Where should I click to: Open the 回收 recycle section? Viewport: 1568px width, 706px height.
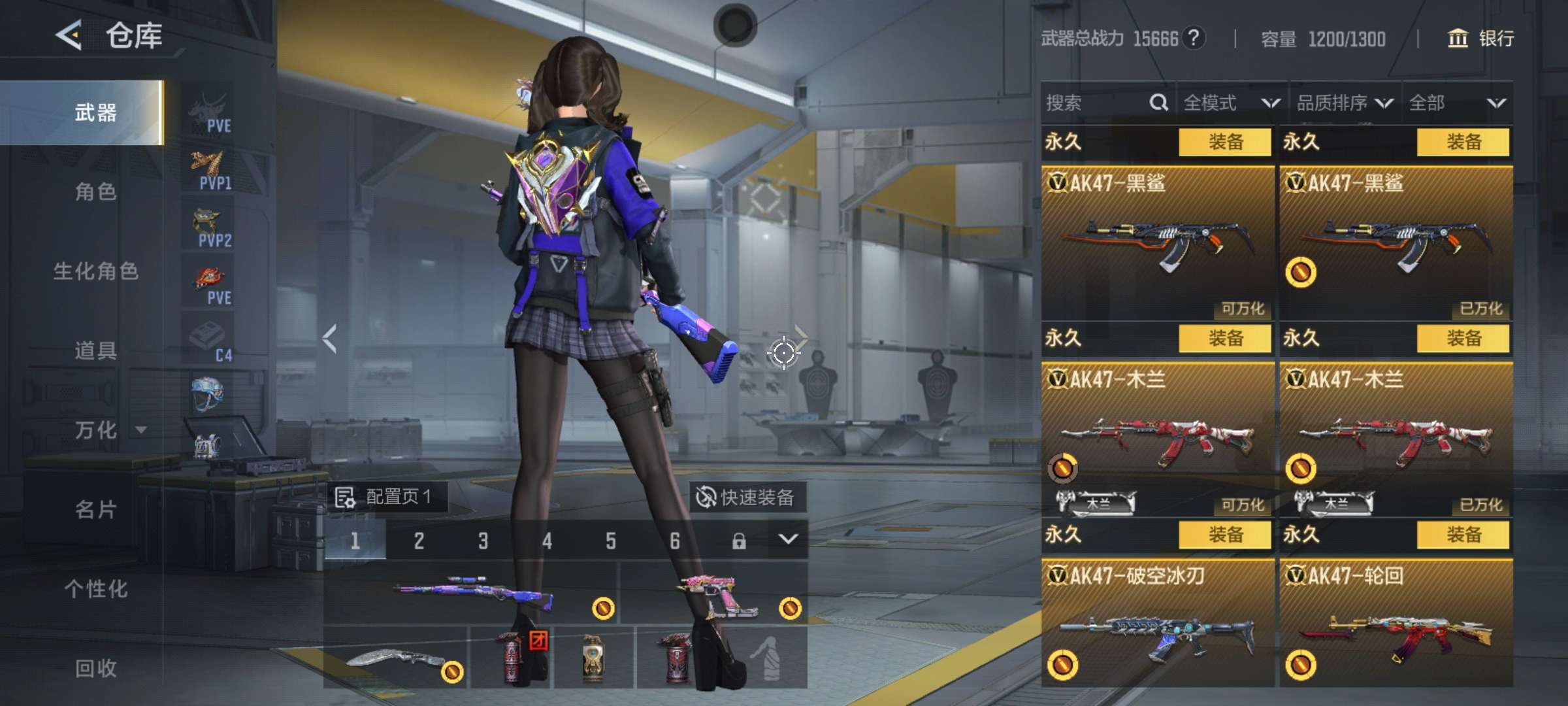[x=95, y=668]
